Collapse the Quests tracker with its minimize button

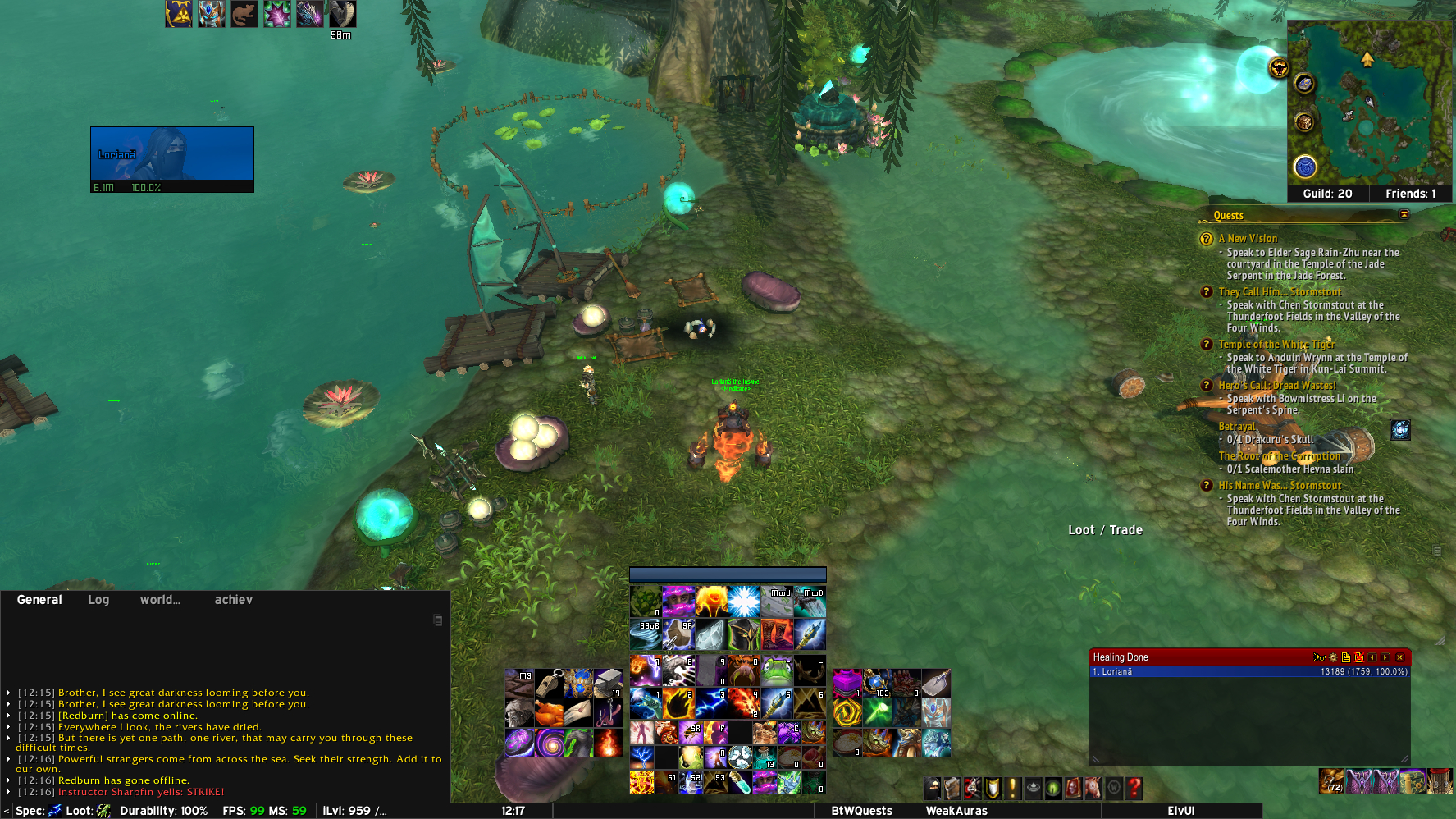pyautogui.click(x=1404, y=215)
